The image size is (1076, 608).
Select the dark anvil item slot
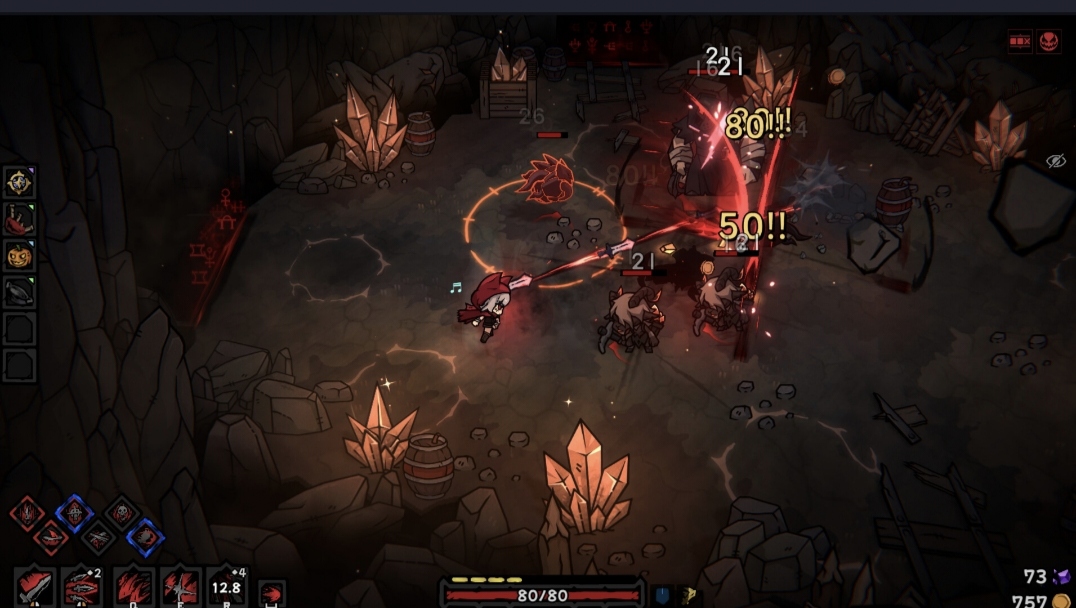coord(19,291)
